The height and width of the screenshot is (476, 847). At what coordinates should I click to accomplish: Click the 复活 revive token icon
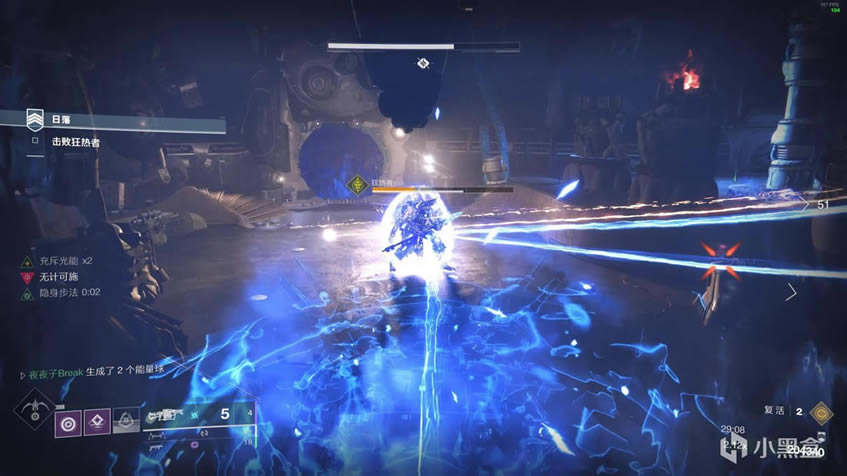click(x=822, y=411)
